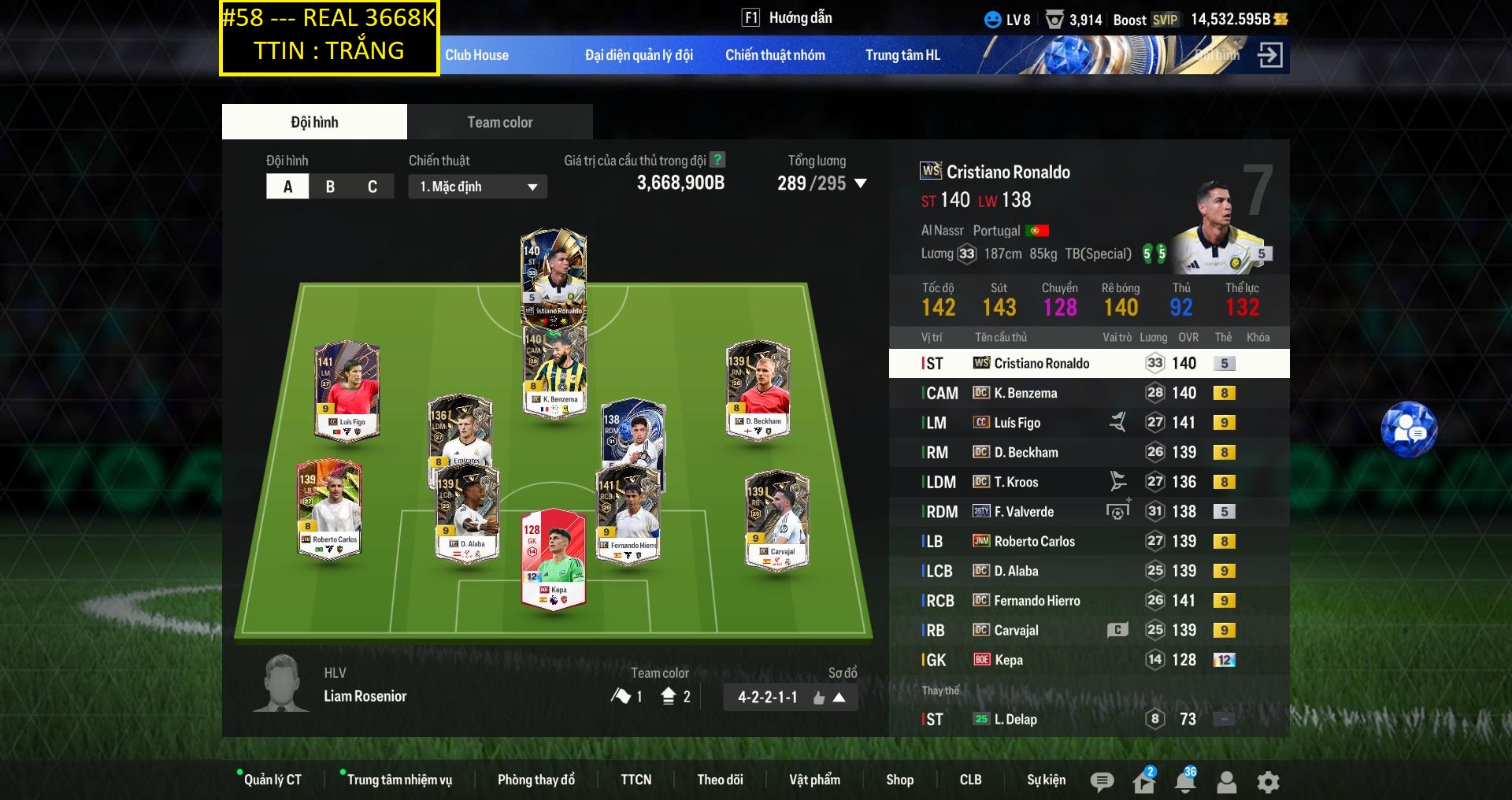Viewport: 1512px width, 800px height.
Task: Open the Chiến thuật nhóm menu
Action: (x=775, y=54)
